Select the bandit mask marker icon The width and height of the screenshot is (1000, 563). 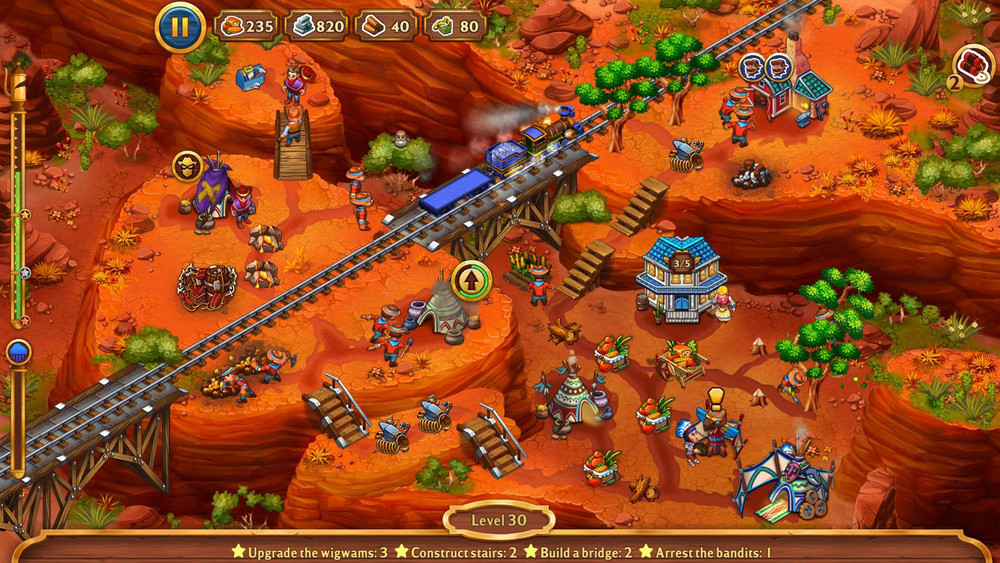(187, 165)
